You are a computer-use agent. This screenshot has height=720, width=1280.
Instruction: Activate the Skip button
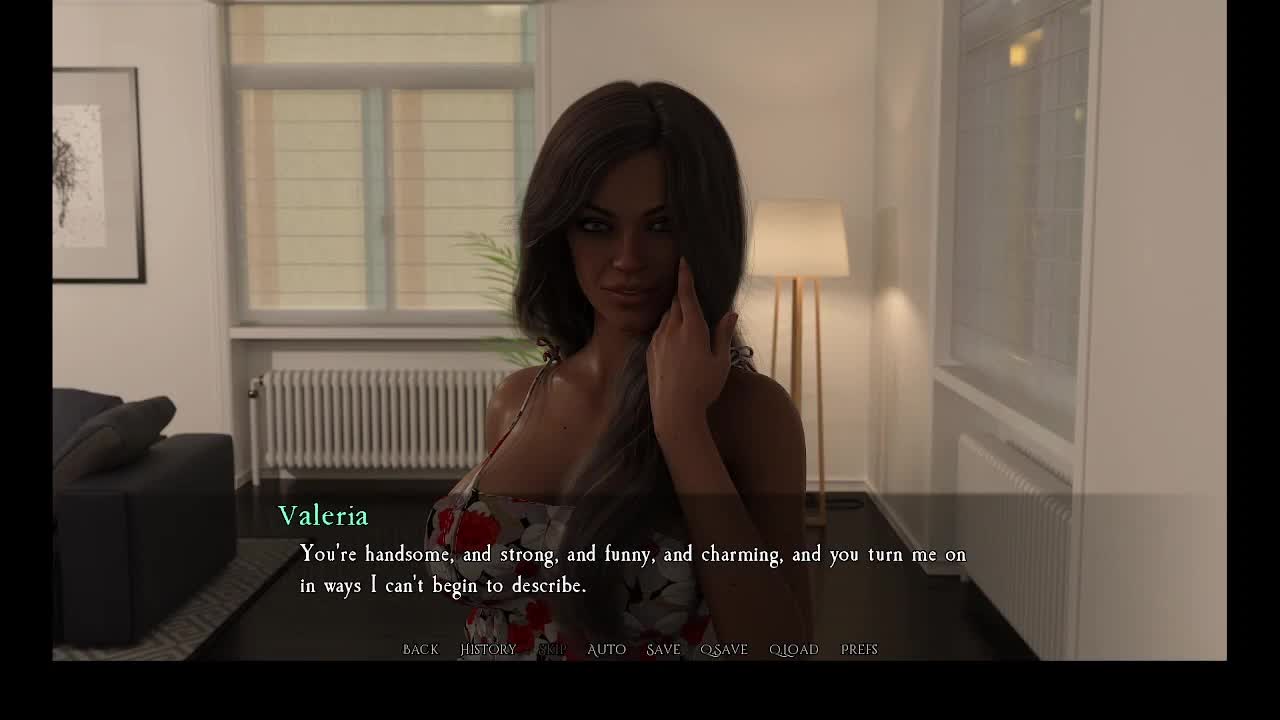(552, 650)
